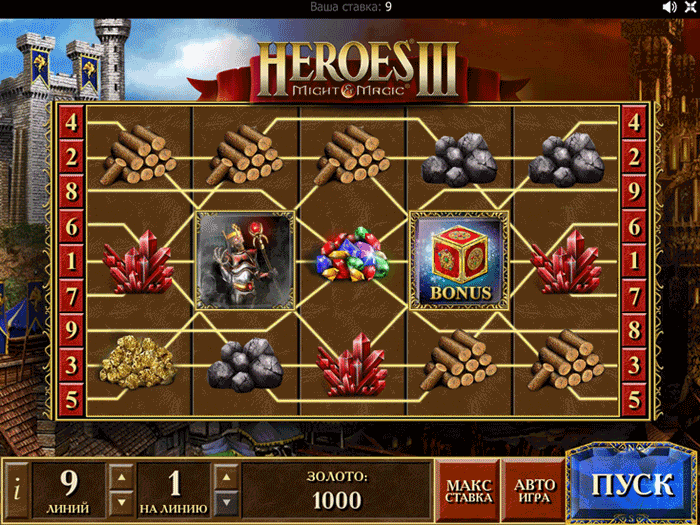The height and width of the screenshot is (525, 700).
Task: Raise the bet per line (НА ЛИНИЮ)
Action: pyautogui.click(x=226, y=475)
